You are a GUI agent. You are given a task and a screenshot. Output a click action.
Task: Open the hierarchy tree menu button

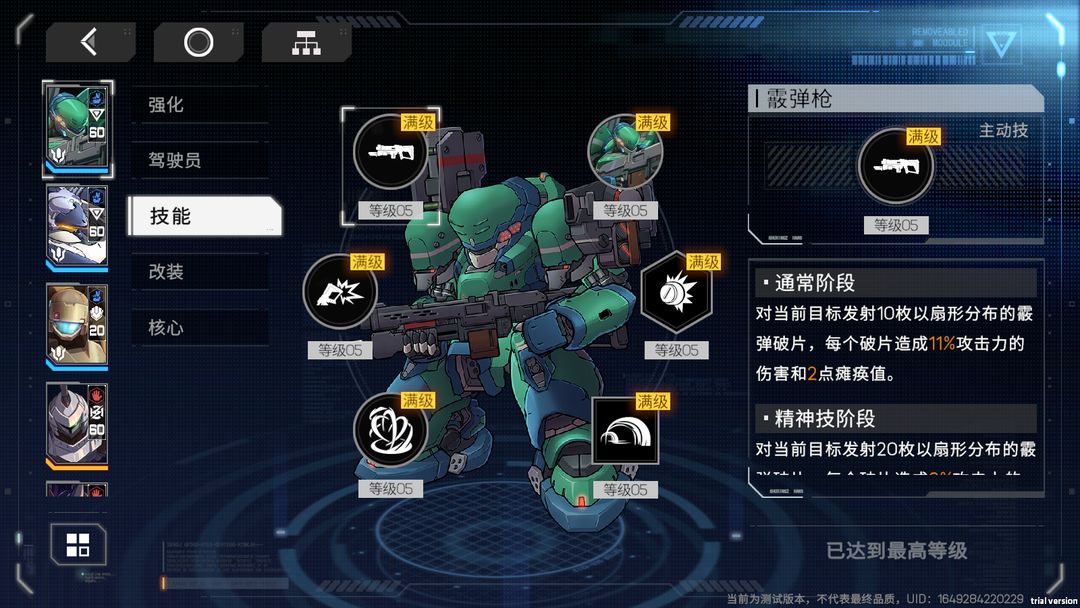pyautogui.click(x=306, y=42)
